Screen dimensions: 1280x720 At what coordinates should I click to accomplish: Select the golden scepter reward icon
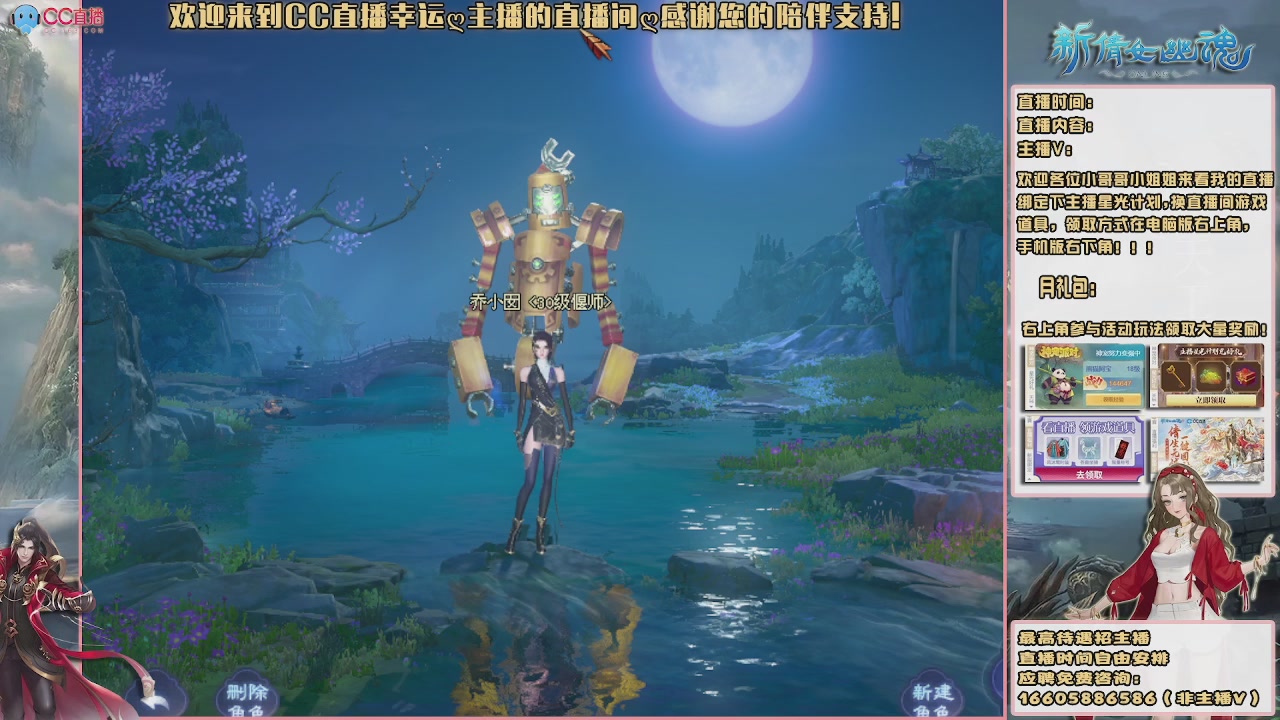coord(1174,376)
